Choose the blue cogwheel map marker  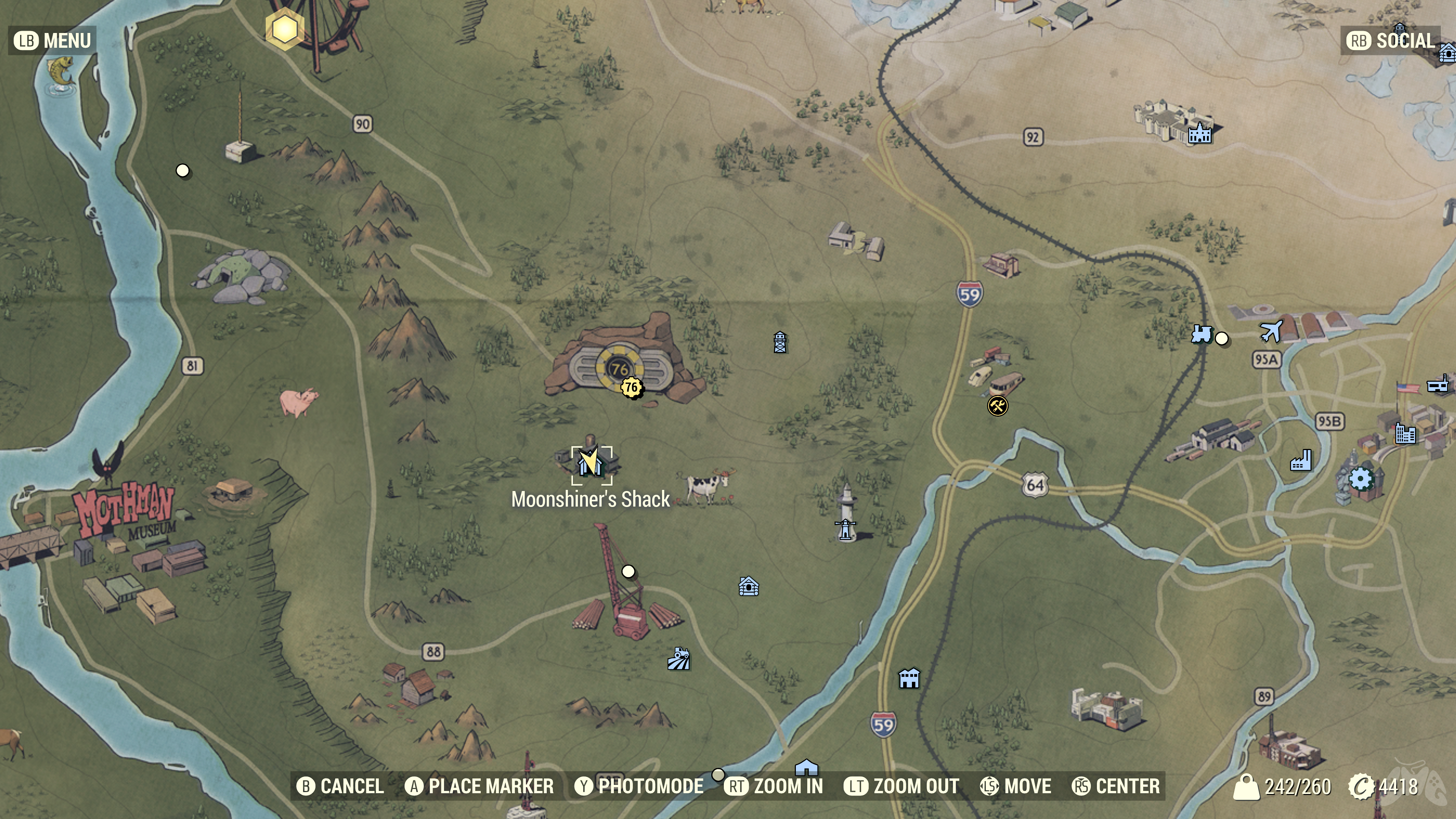1360,479
